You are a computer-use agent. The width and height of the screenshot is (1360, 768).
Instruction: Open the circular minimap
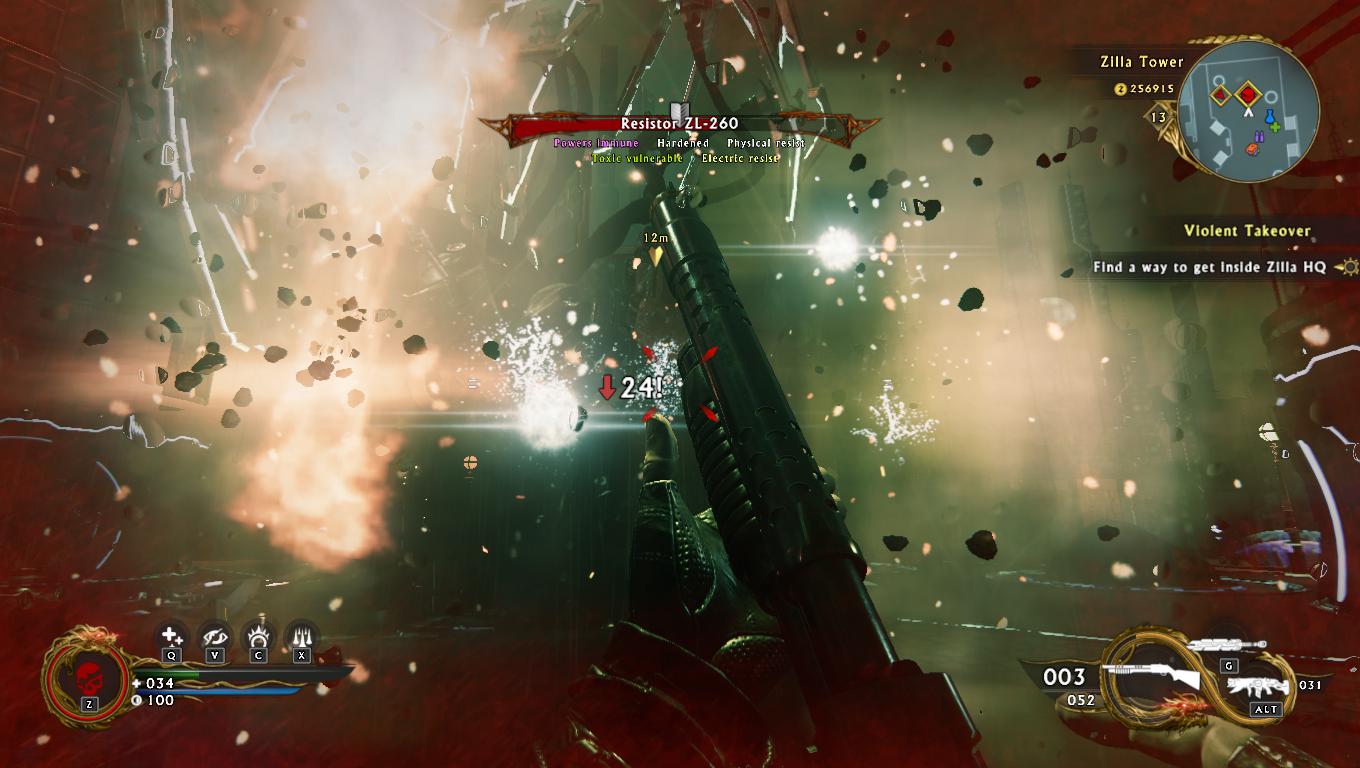click(x=1248, y=112)
